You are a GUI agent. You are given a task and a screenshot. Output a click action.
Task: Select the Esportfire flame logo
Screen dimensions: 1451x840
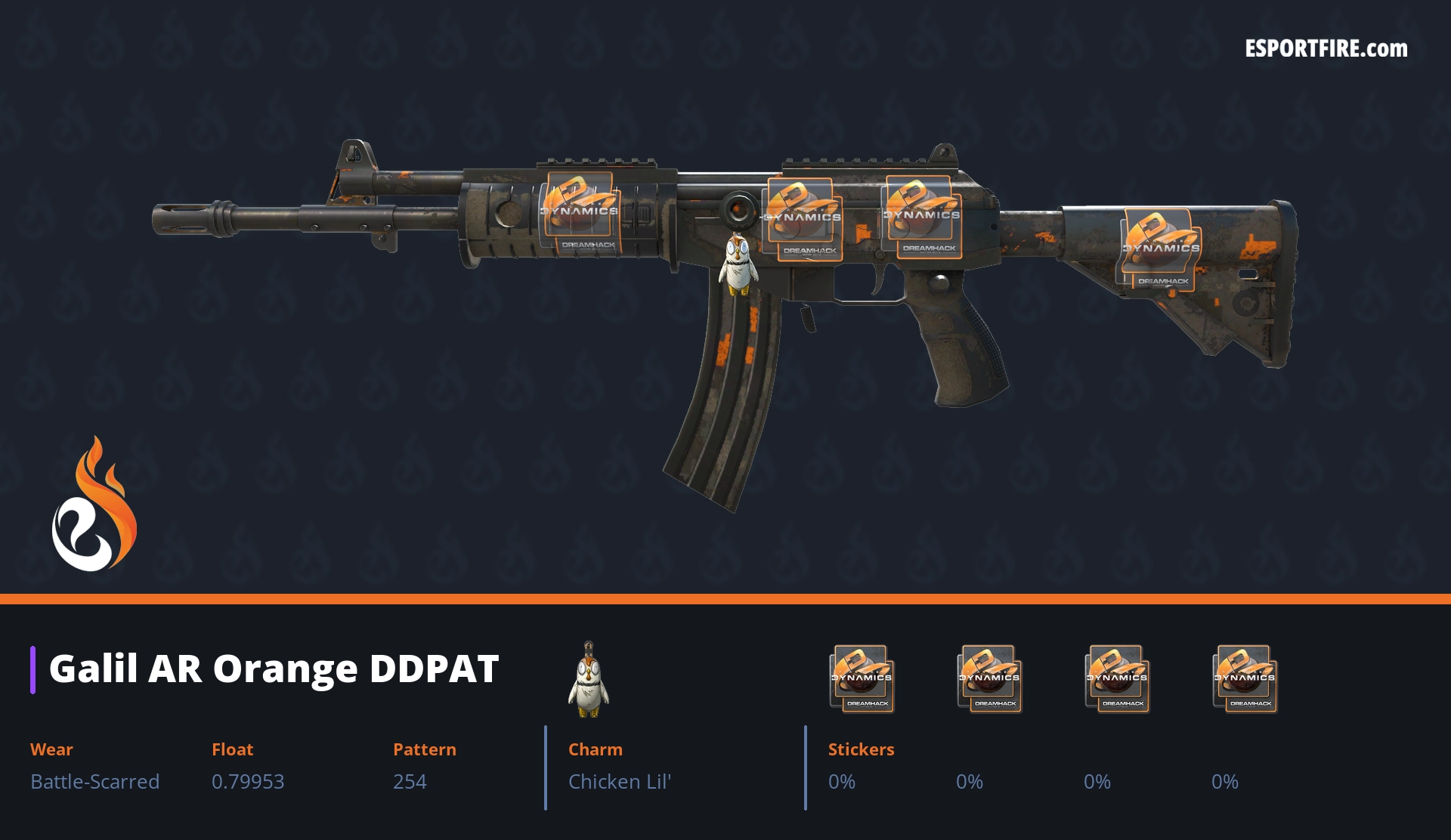(x=94, y=505)
